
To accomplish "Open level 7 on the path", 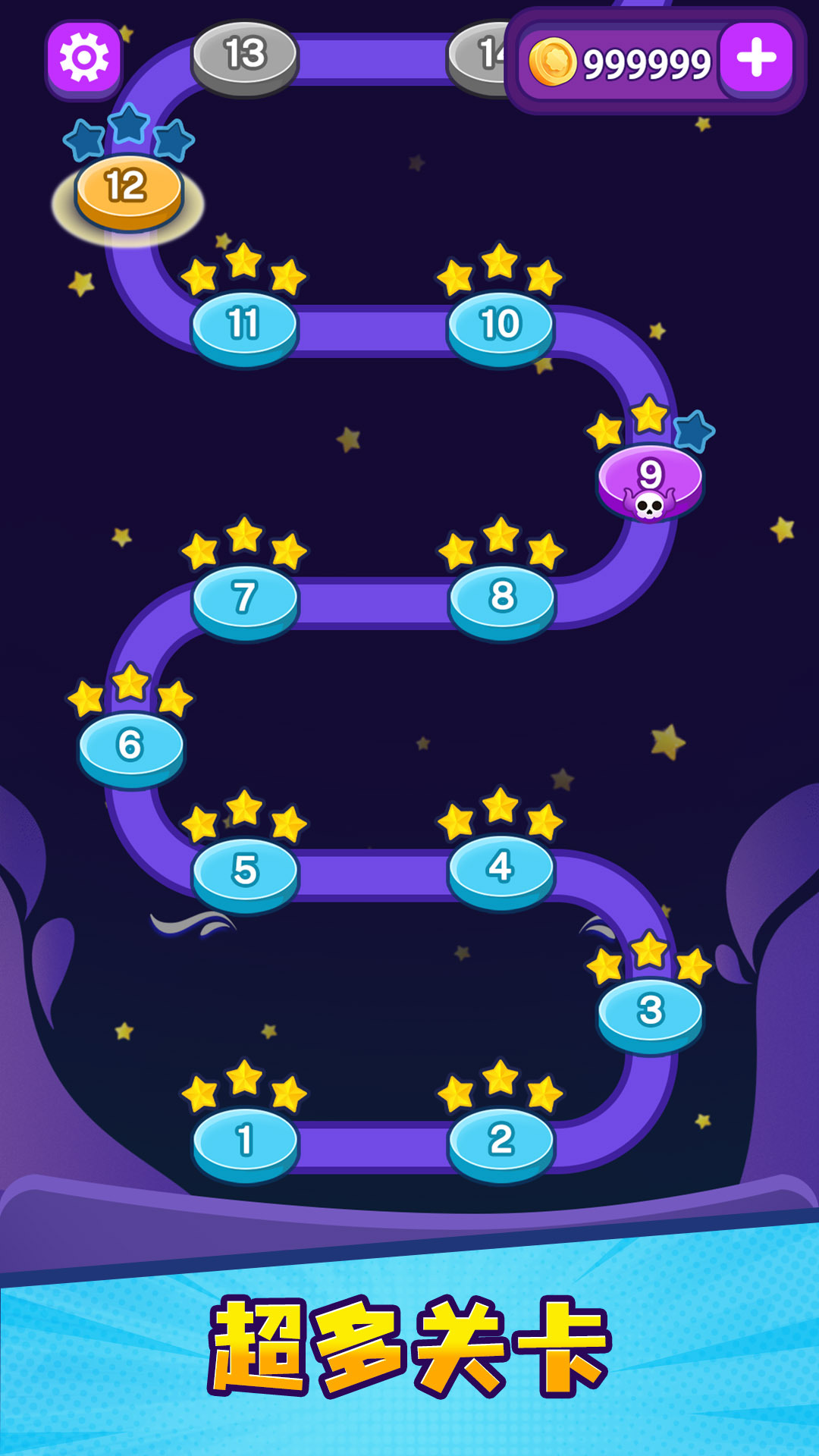I will tap(245, 599).
